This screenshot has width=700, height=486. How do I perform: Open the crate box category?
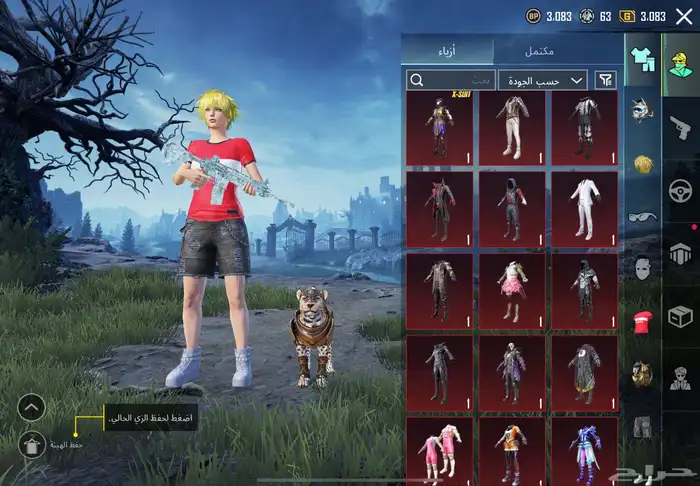[681, 317]
